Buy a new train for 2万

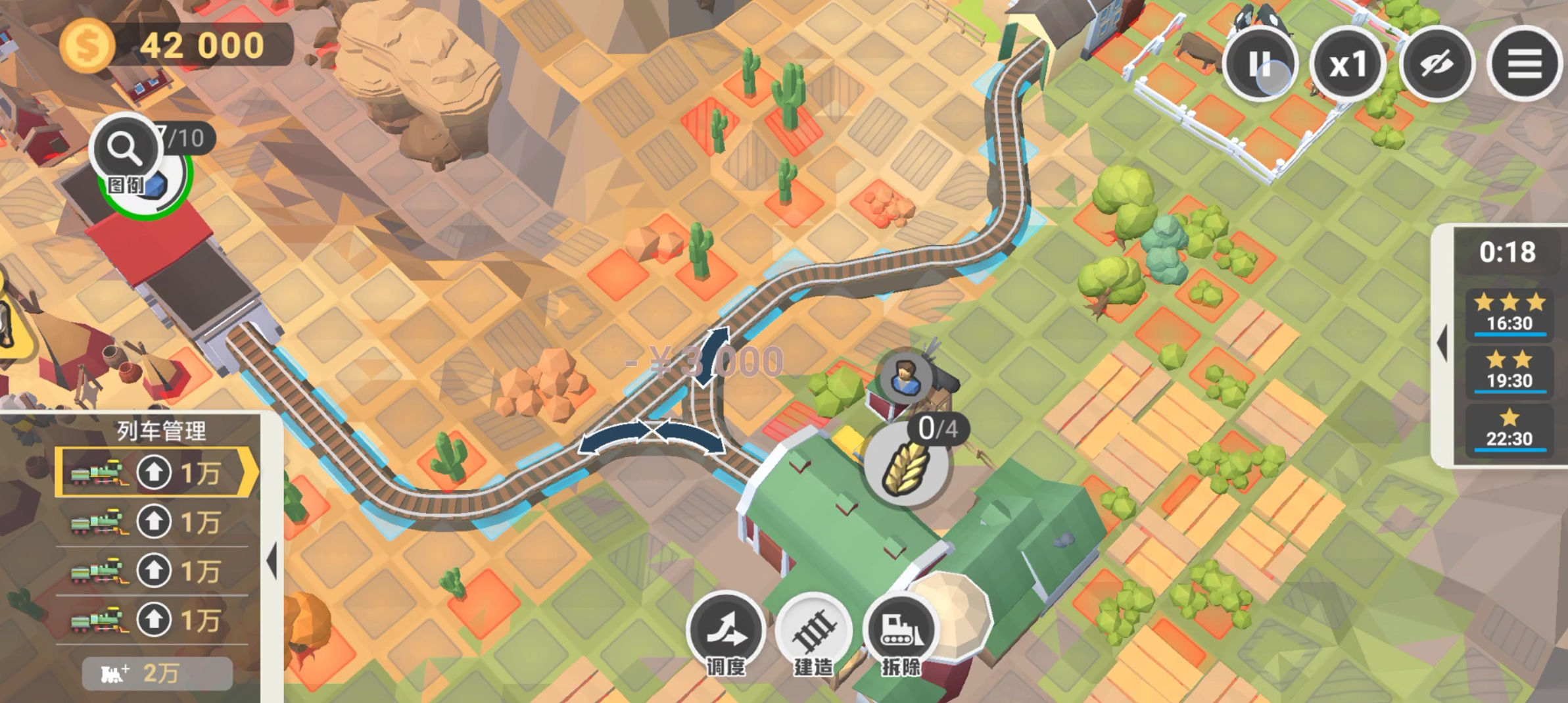click(x=157, y=673)
